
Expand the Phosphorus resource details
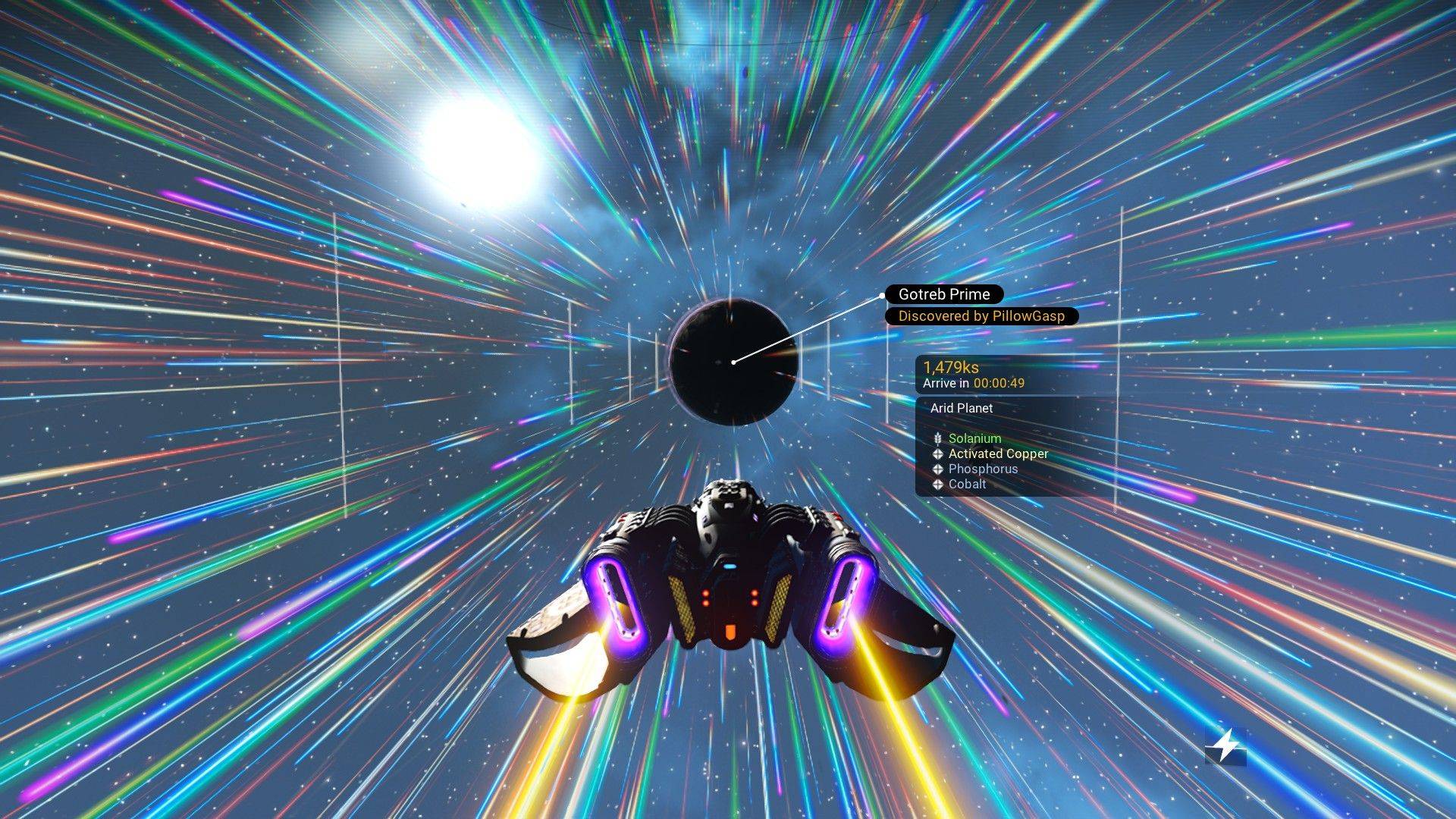(984, 469)
